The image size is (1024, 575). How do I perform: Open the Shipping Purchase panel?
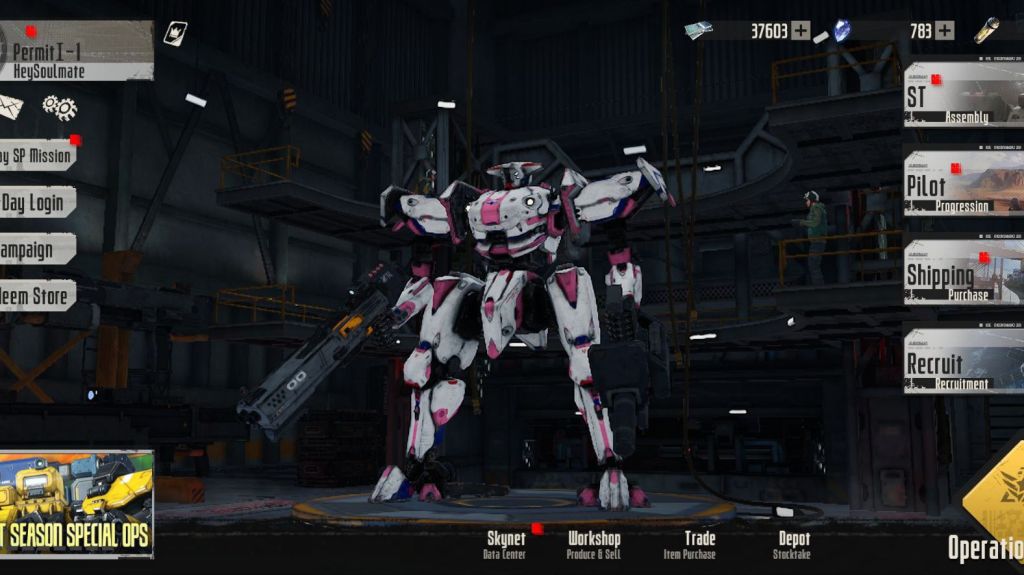(962, 271)
